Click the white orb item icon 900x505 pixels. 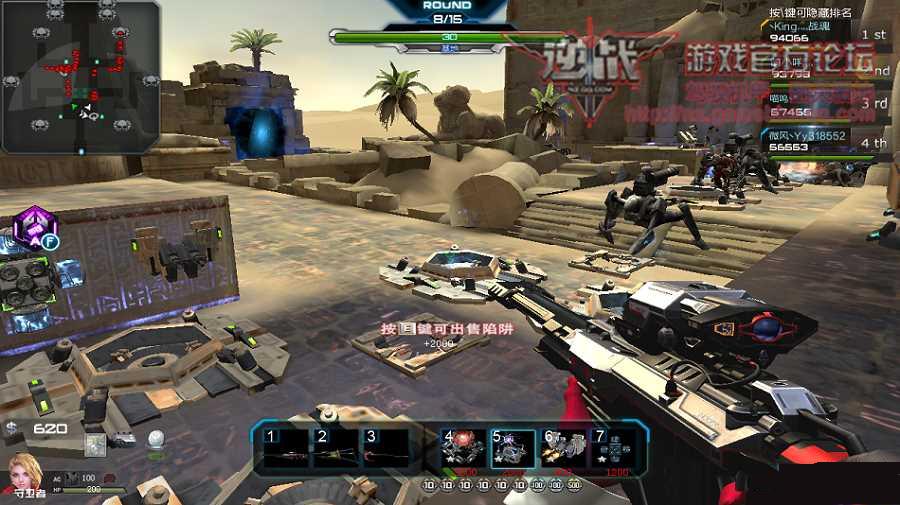coord(155,439)
